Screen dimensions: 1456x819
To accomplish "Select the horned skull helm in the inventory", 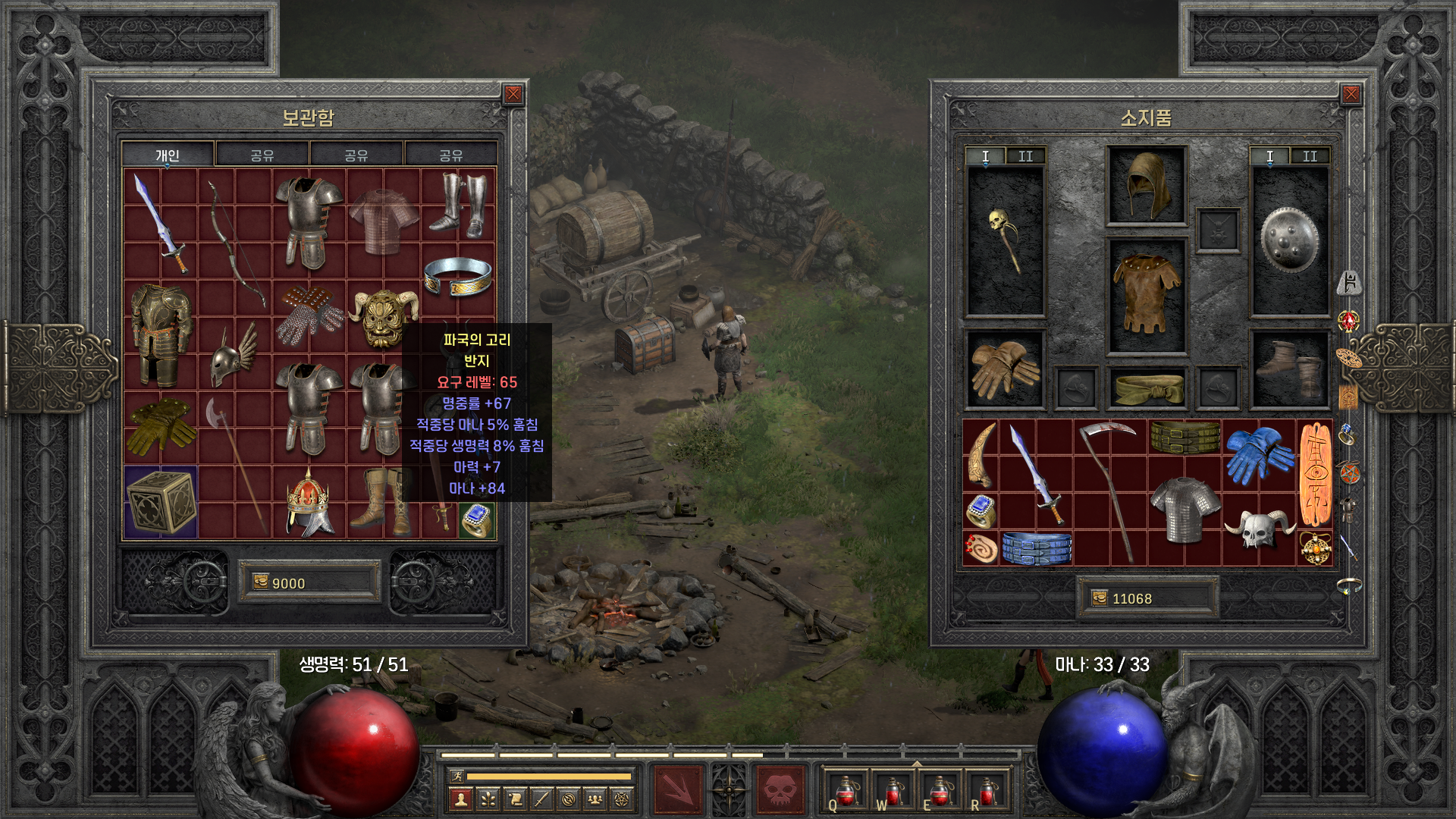I will pyautogui.click(x=1259, y=528).
